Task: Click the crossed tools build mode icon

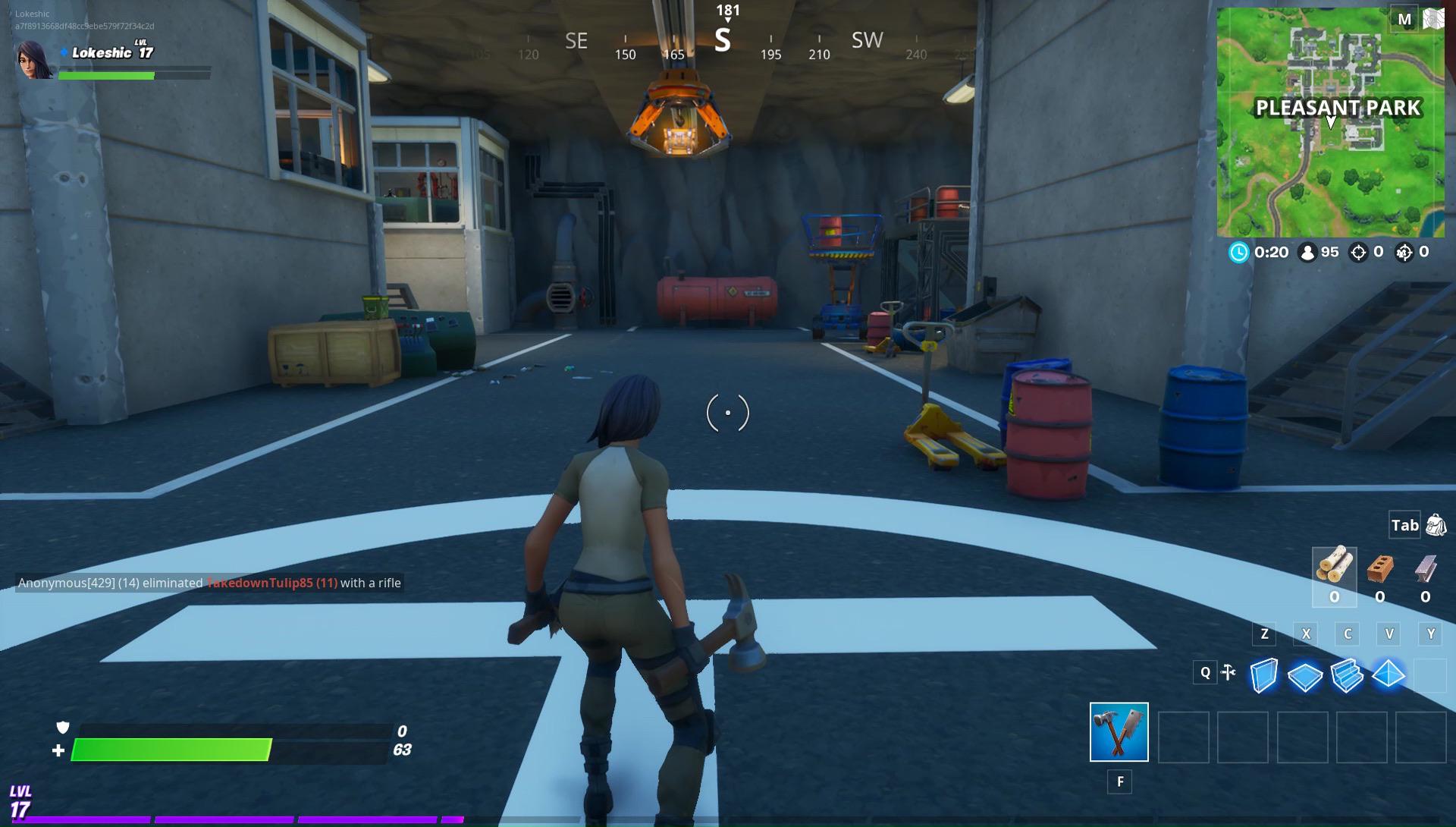Action: [1228, 672]
